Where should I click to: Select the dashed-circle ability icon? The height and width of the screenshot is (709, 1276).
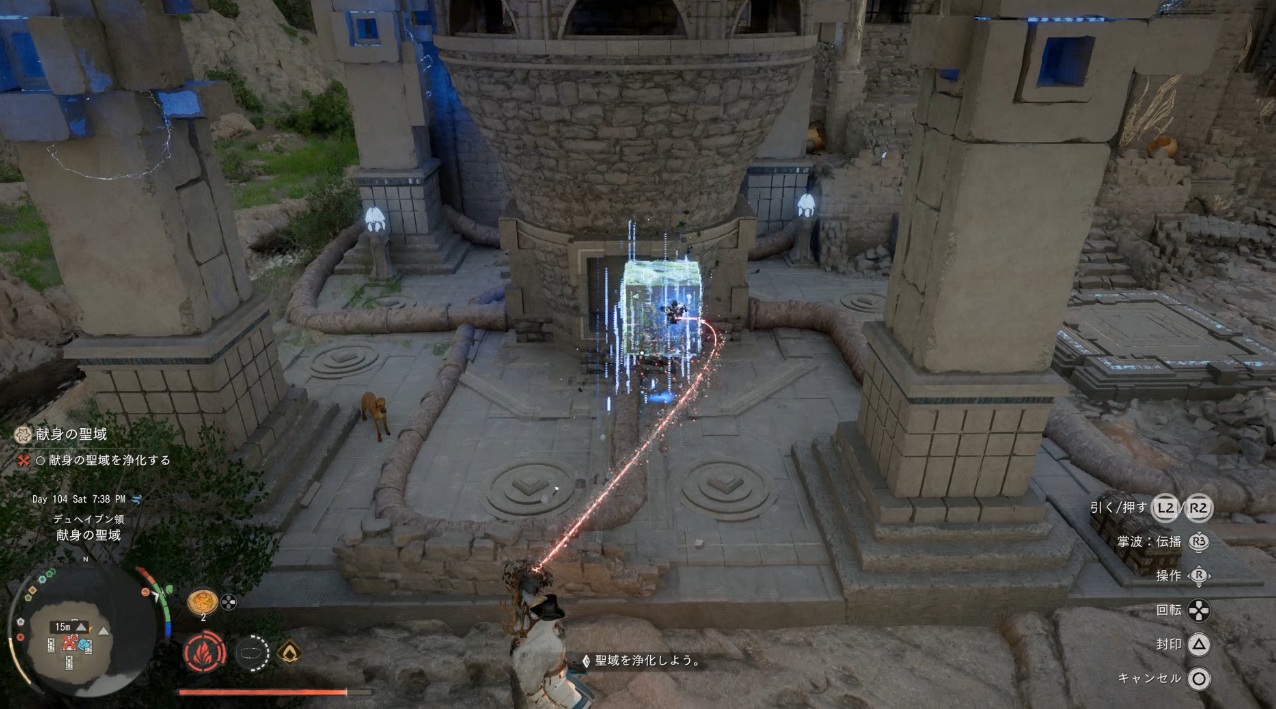pos(252,653)
